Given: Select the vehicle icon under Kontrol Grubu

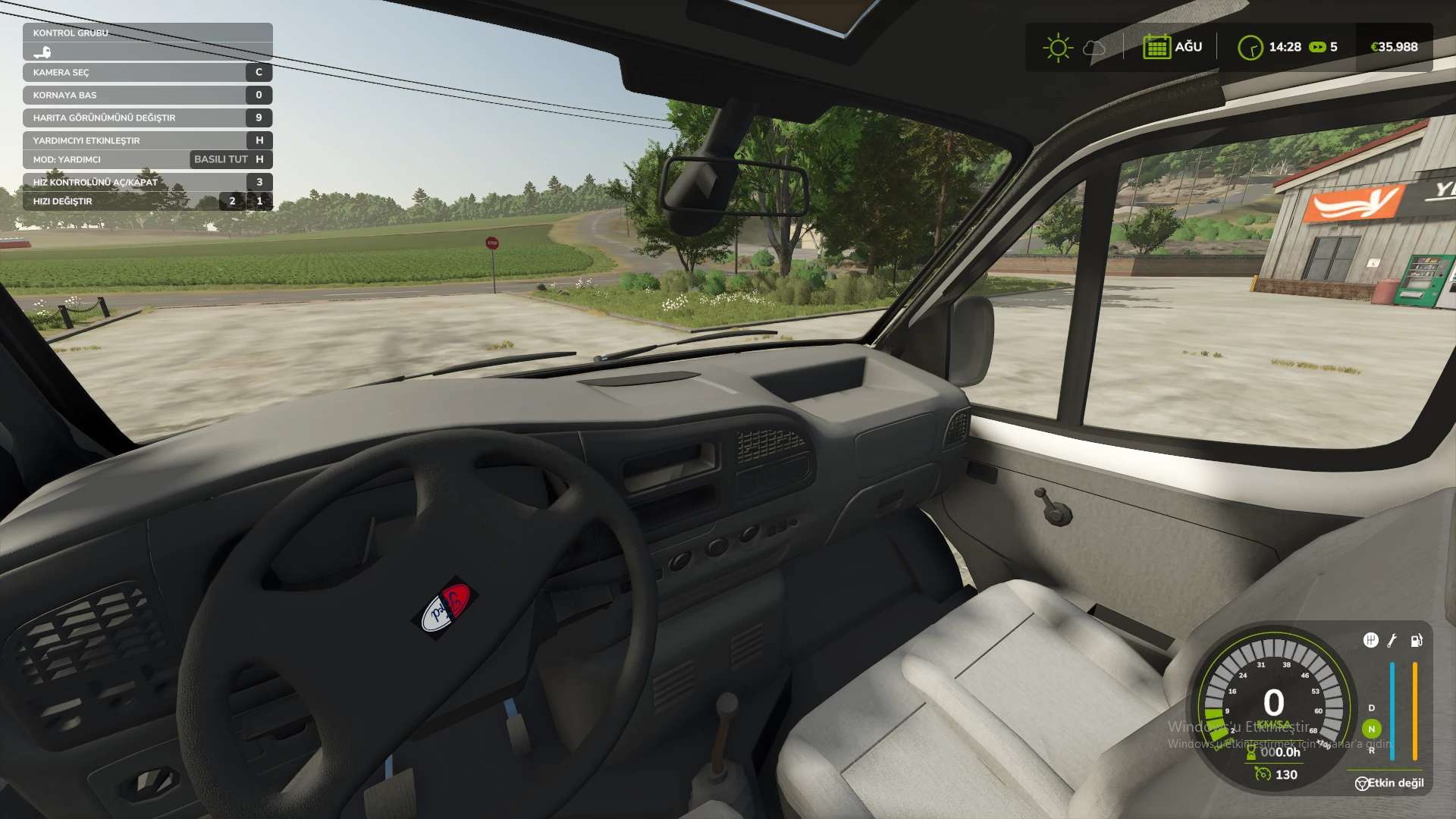Looking at the screenshot, I should coord(43,52).
